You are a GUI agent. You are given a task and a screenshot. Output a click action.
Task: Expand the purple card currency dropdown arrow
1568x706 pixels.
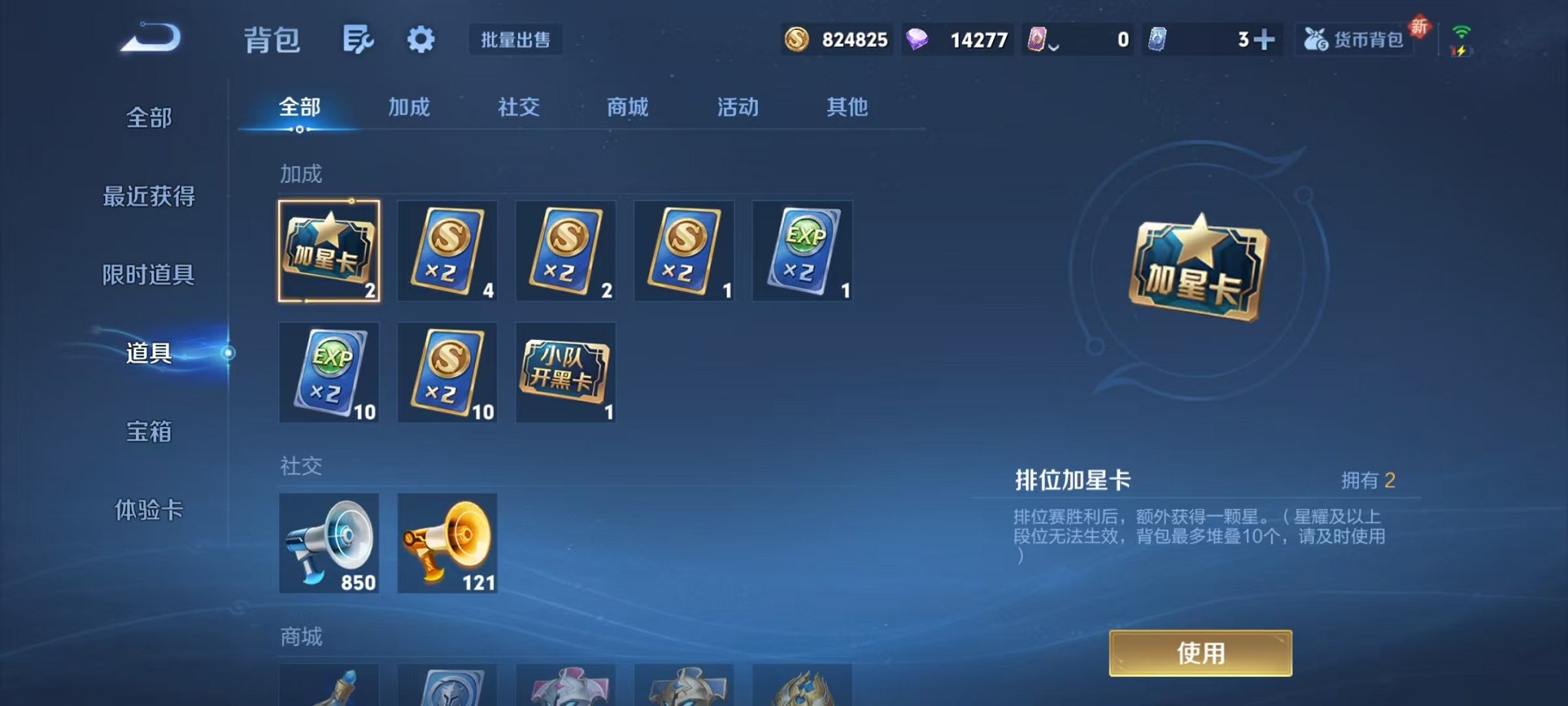(x=1055, y=46)
